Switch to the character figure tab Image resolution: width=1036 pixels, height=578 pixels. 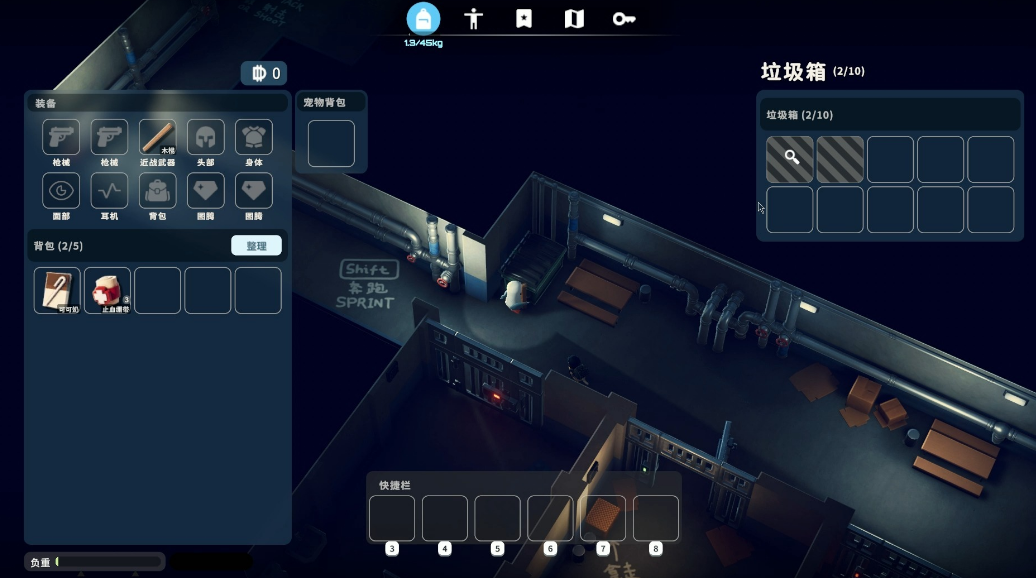474,19
